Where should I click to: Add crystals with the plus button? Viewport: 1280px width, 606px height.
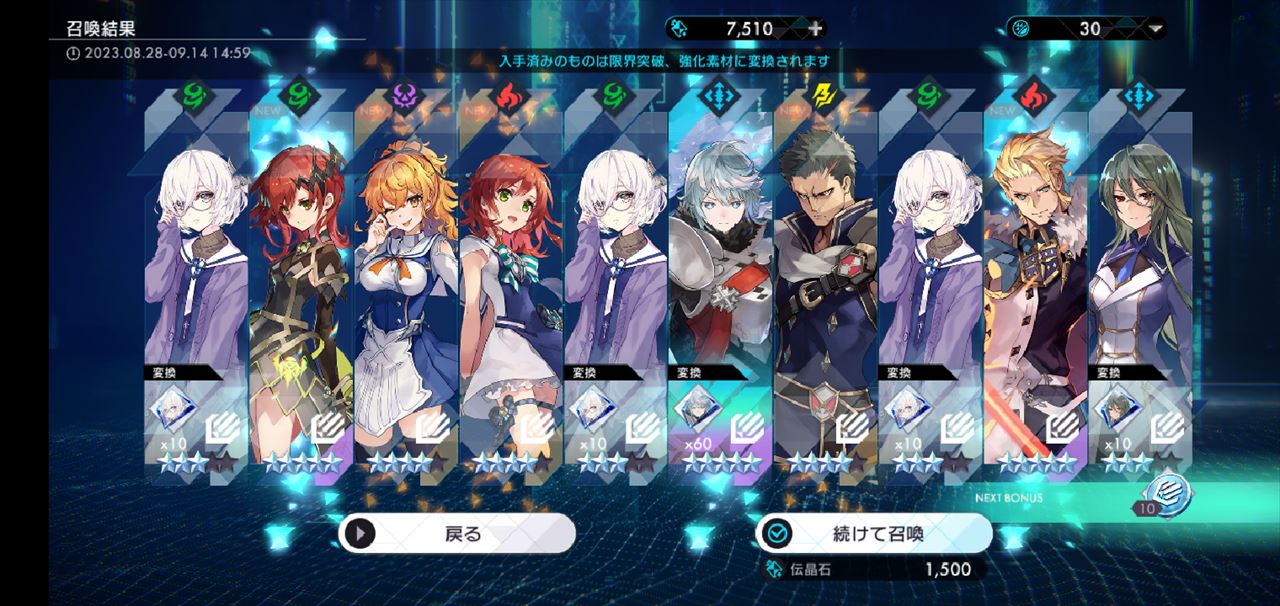click(x=816, y=28)
